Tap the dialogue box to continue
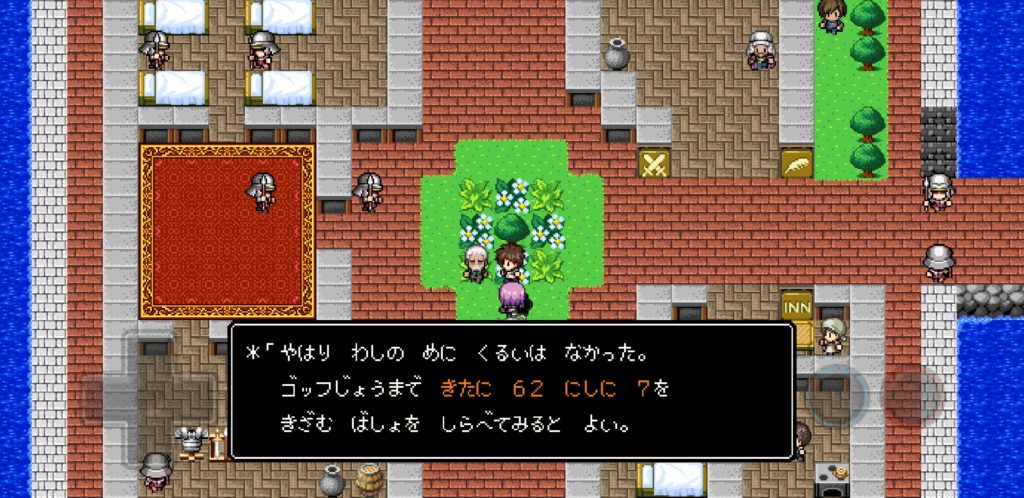1024x498 pixels. coord(511,391)
